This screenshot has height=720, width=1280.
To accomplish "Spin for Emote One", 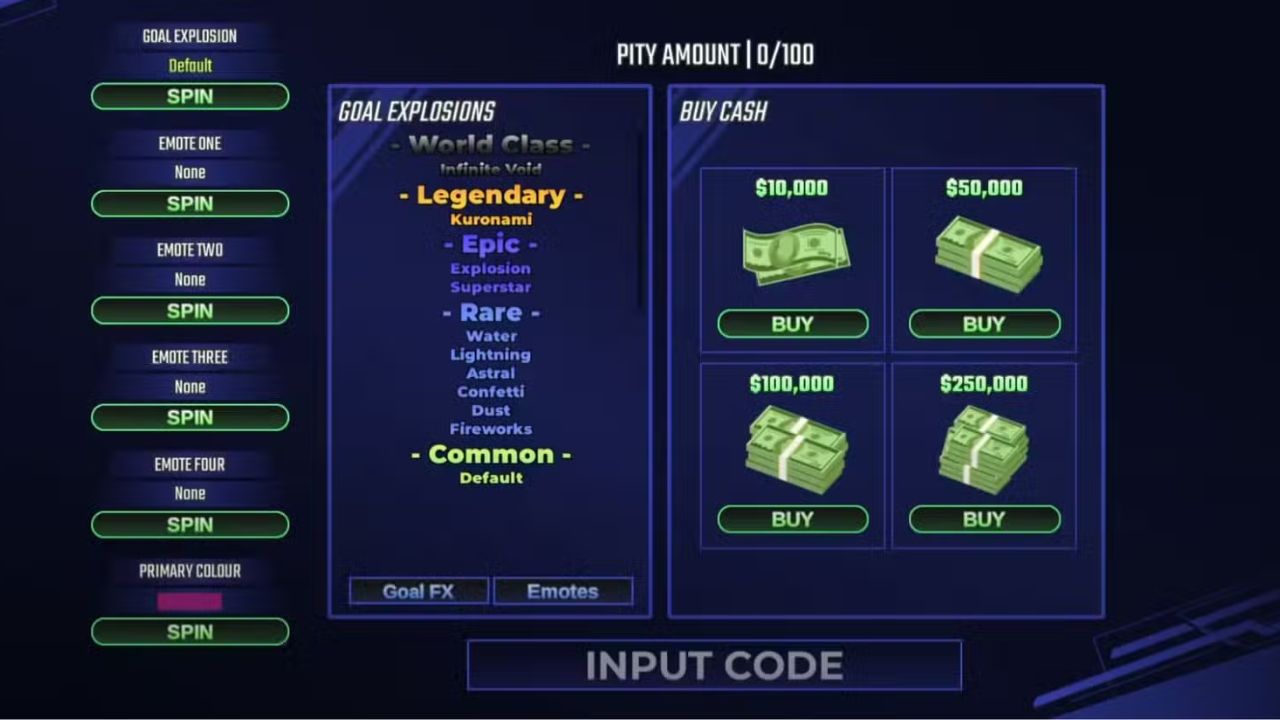I will point(189,204).
